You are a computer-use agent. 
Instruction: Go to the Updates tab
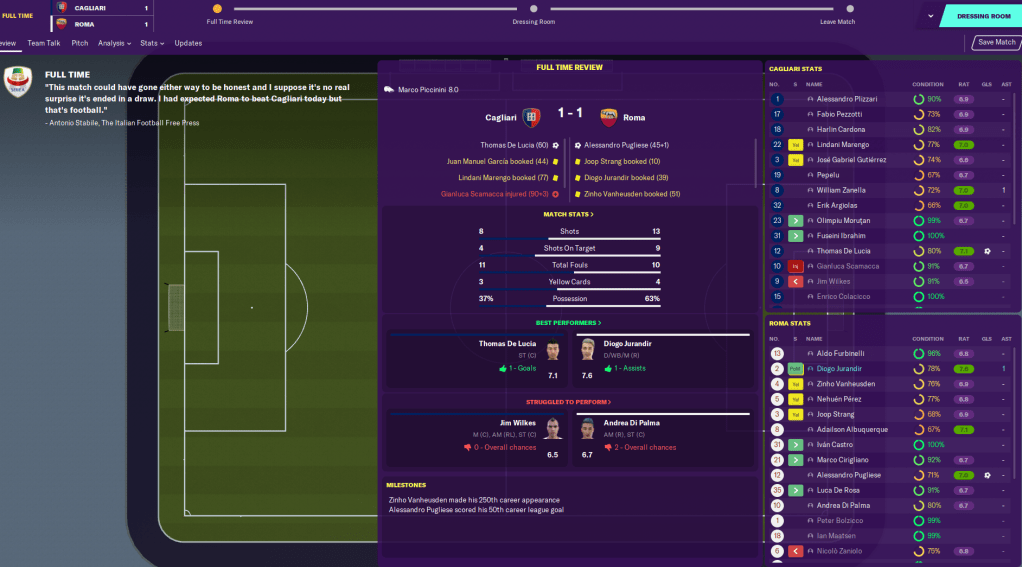click(x=188, y=43)
